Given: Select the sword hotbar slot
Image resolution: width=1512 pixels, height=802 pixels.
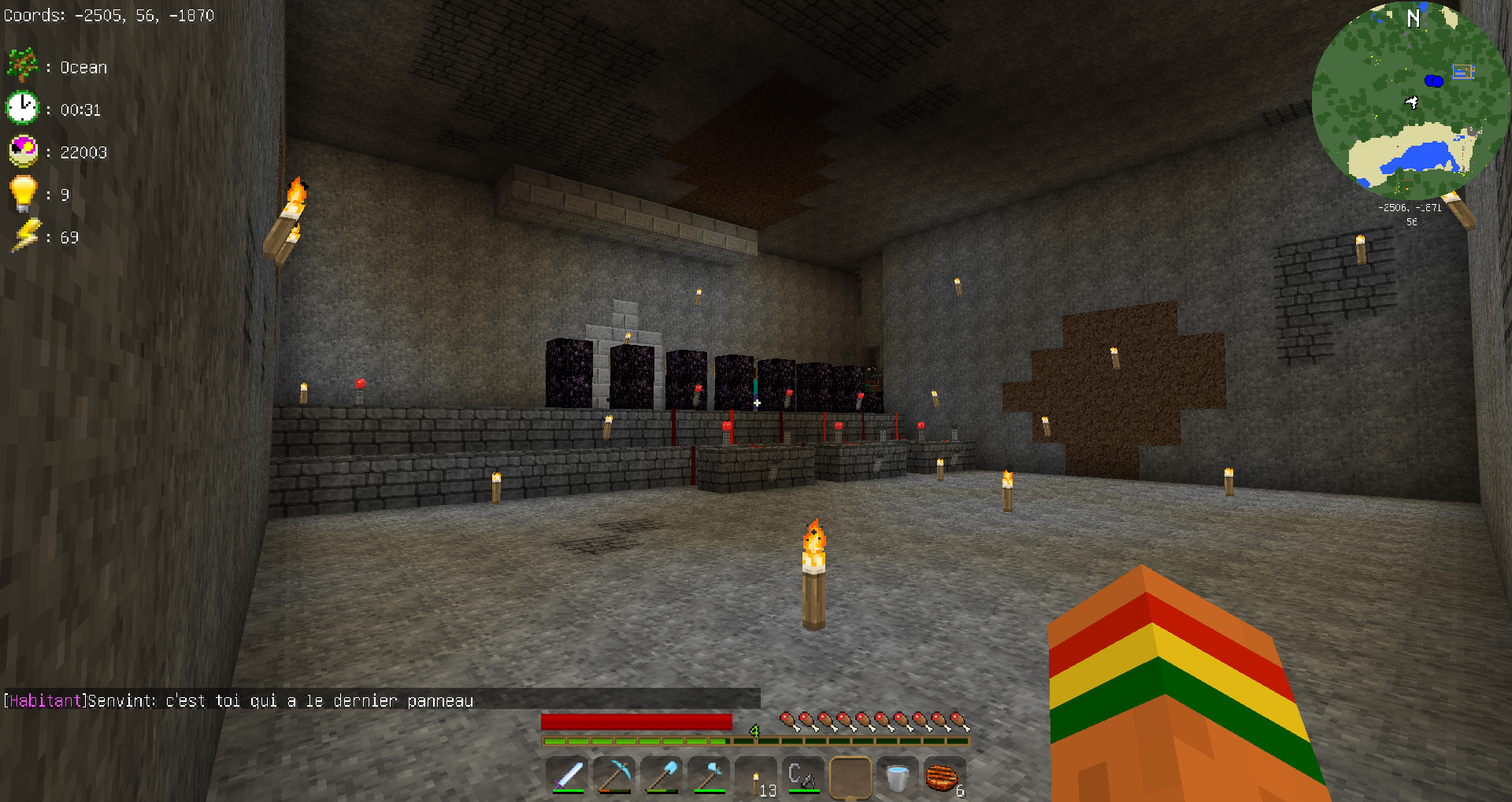Looking at the screenshot, I should click(568, 777).
